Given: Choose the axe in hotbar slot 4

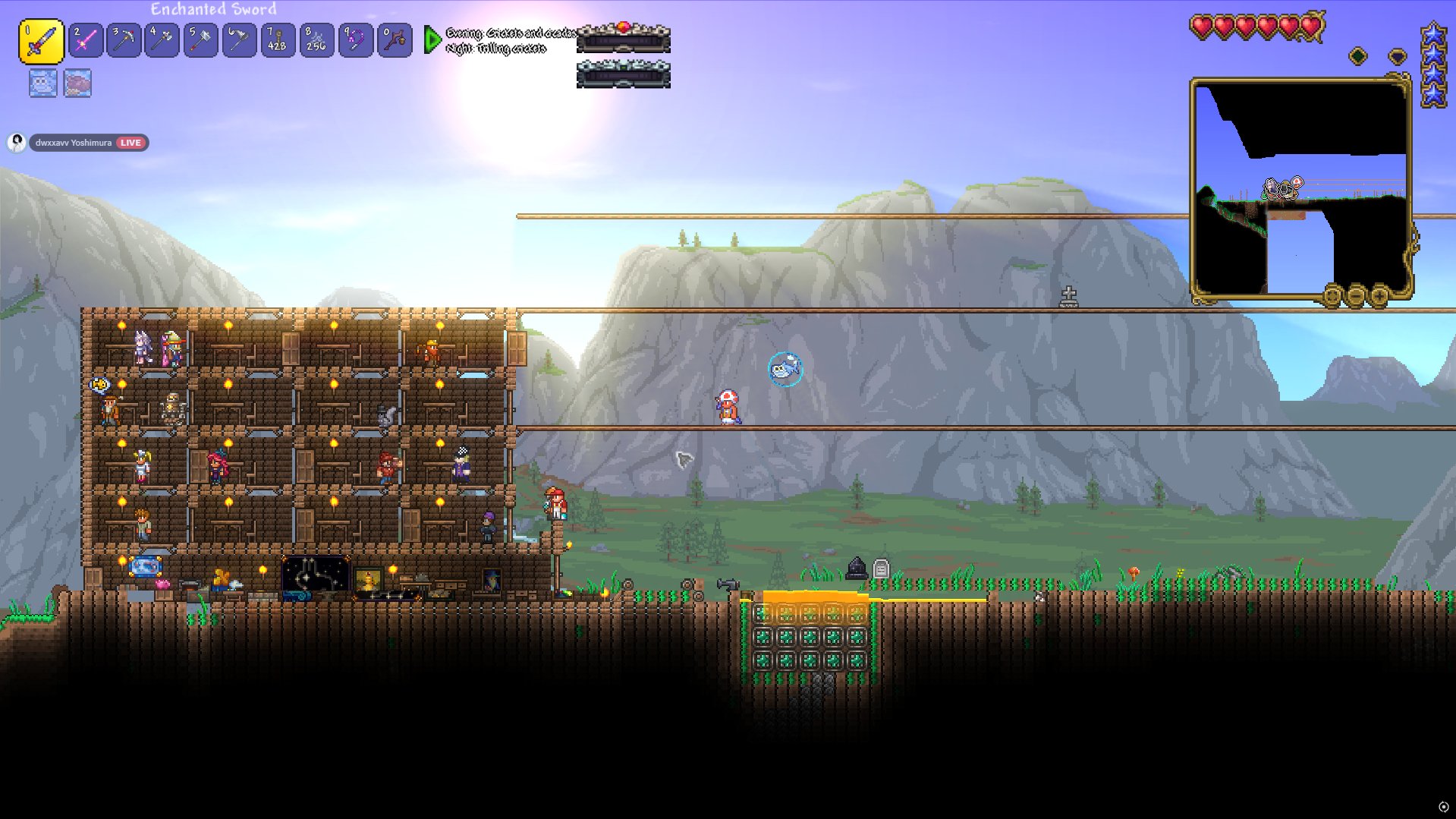Looking at the screenshot, I should pyautogui.click(x=162, y=41).
